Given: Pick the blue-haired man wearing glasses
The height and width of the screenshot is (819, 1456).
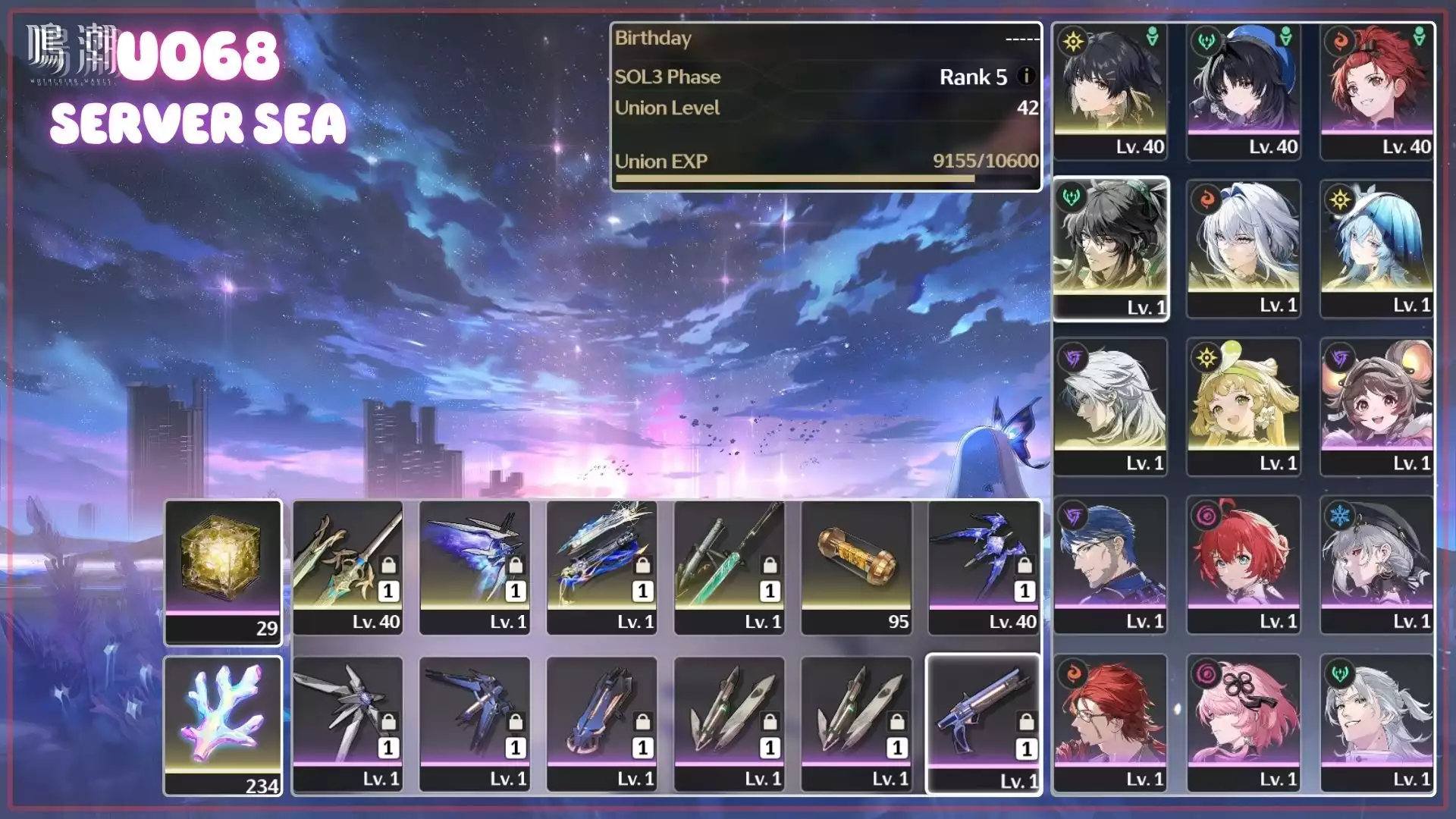Looking at the screenshot, I should pos(1110,565).
